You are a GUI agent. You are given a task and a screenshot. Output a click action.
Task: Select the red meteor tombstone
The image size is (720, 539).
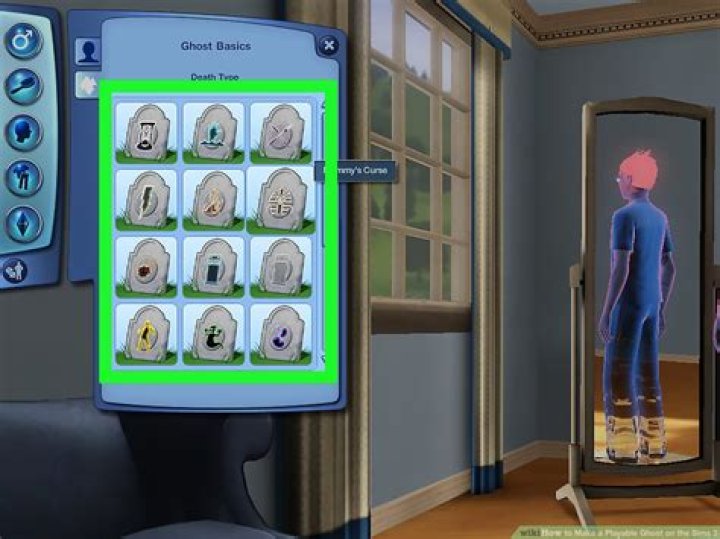146,267
